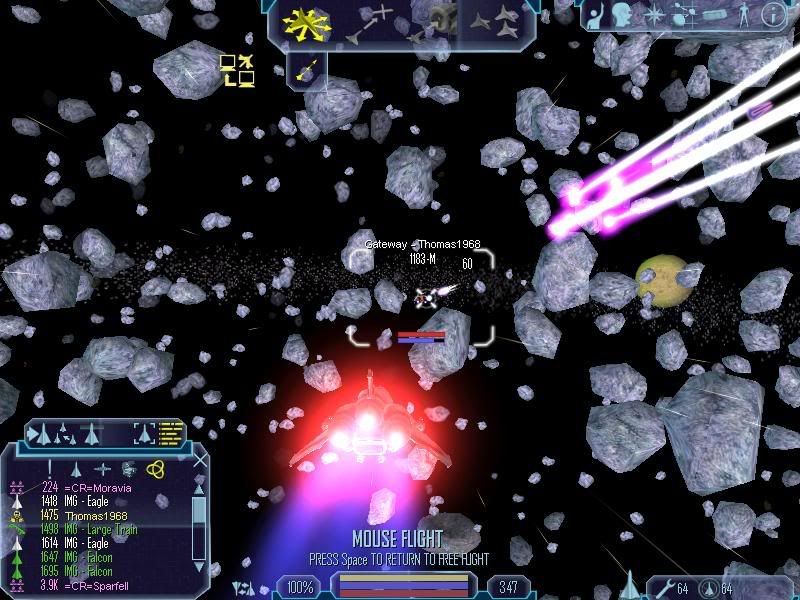Select the yellow missile icon below command bar
The height and width of the screenshot is (600, 800).
(309, 68)
